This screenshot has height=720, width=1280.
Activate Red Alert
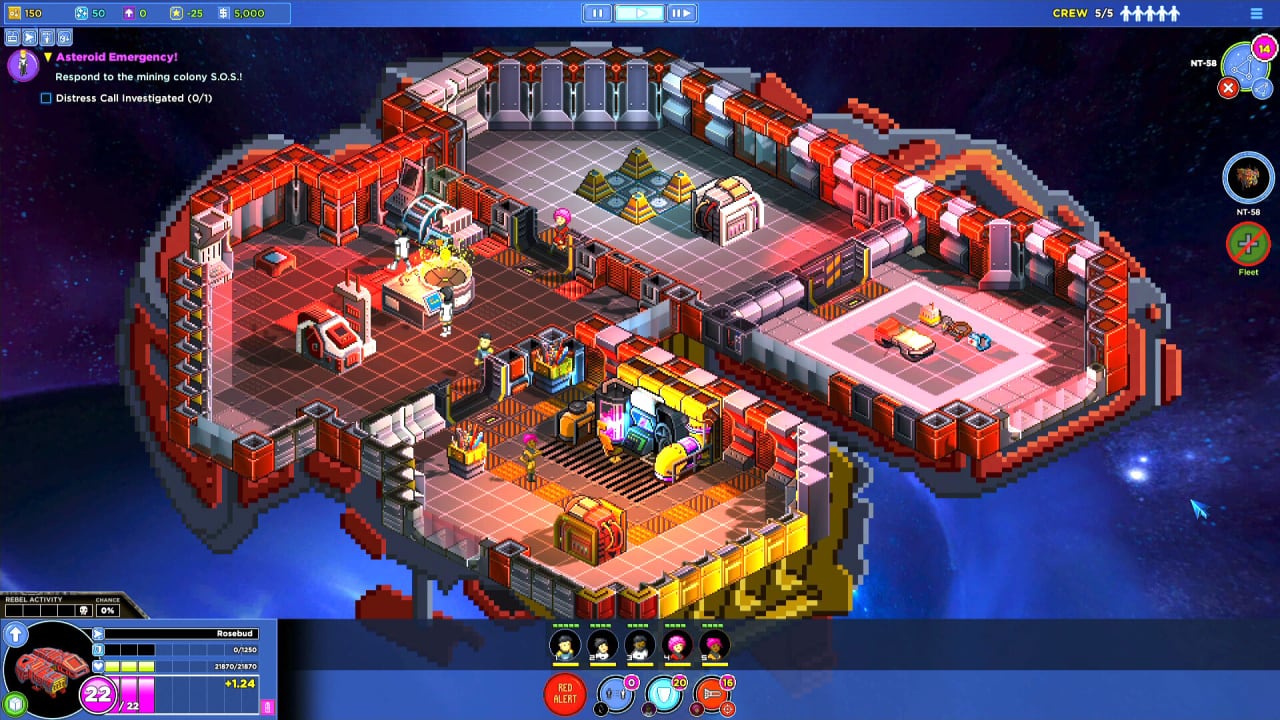point(565,693)
